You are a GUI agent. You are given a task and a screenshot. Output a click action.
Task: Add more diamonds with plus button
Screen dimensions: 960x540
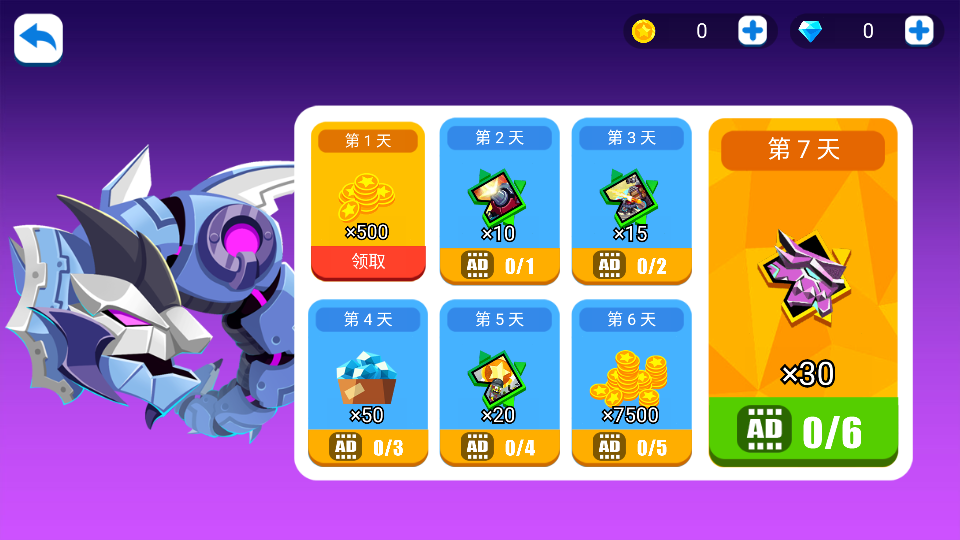point(918,31)
